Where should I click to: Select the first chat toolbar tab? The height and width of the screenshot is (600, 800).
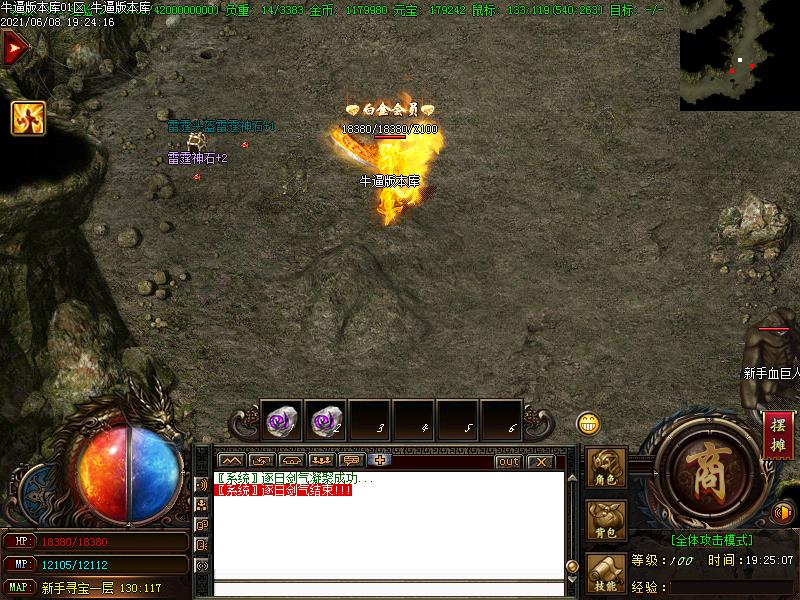coord(231,461)
